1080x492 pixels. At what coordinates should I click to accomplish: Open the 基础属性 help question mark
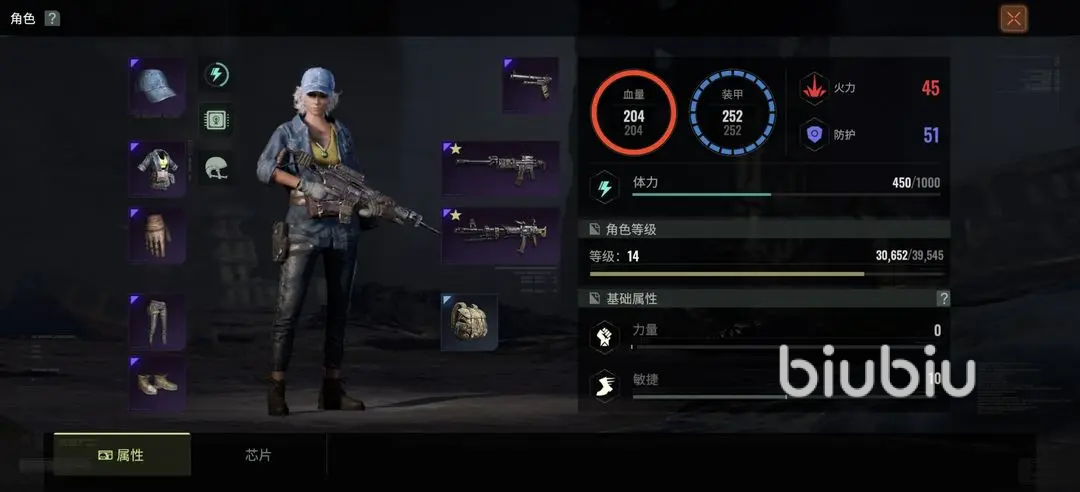tap(942, 298)
